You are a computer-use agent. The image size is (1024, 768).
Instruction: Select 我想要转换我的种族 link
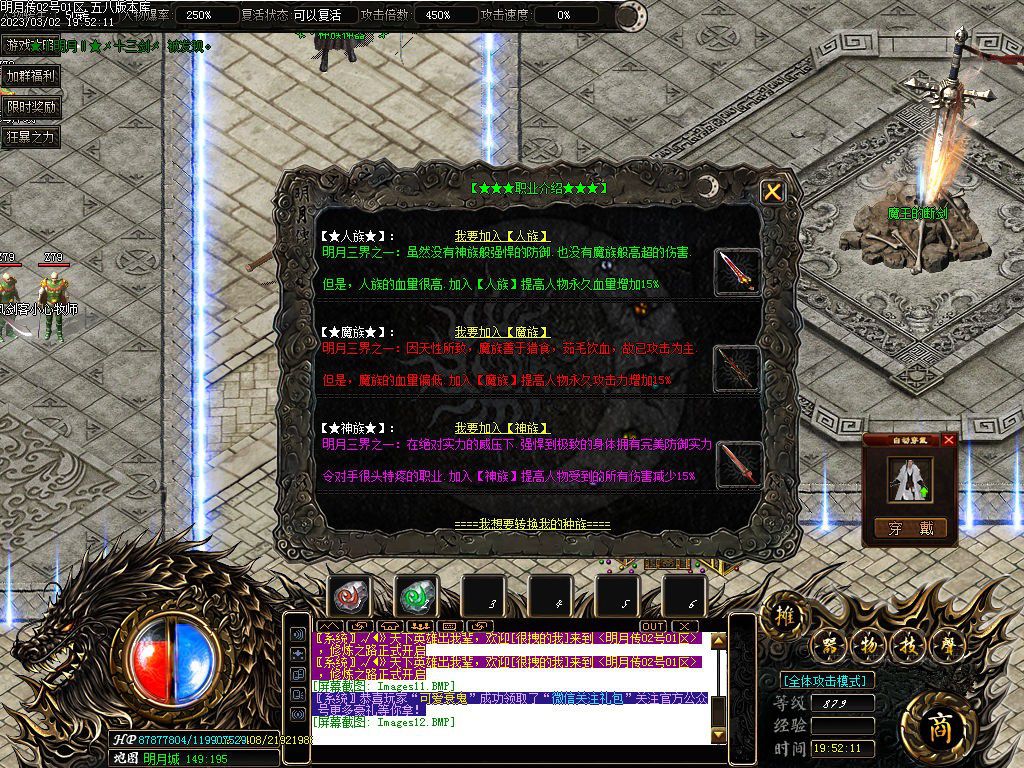tap(531, 524)
